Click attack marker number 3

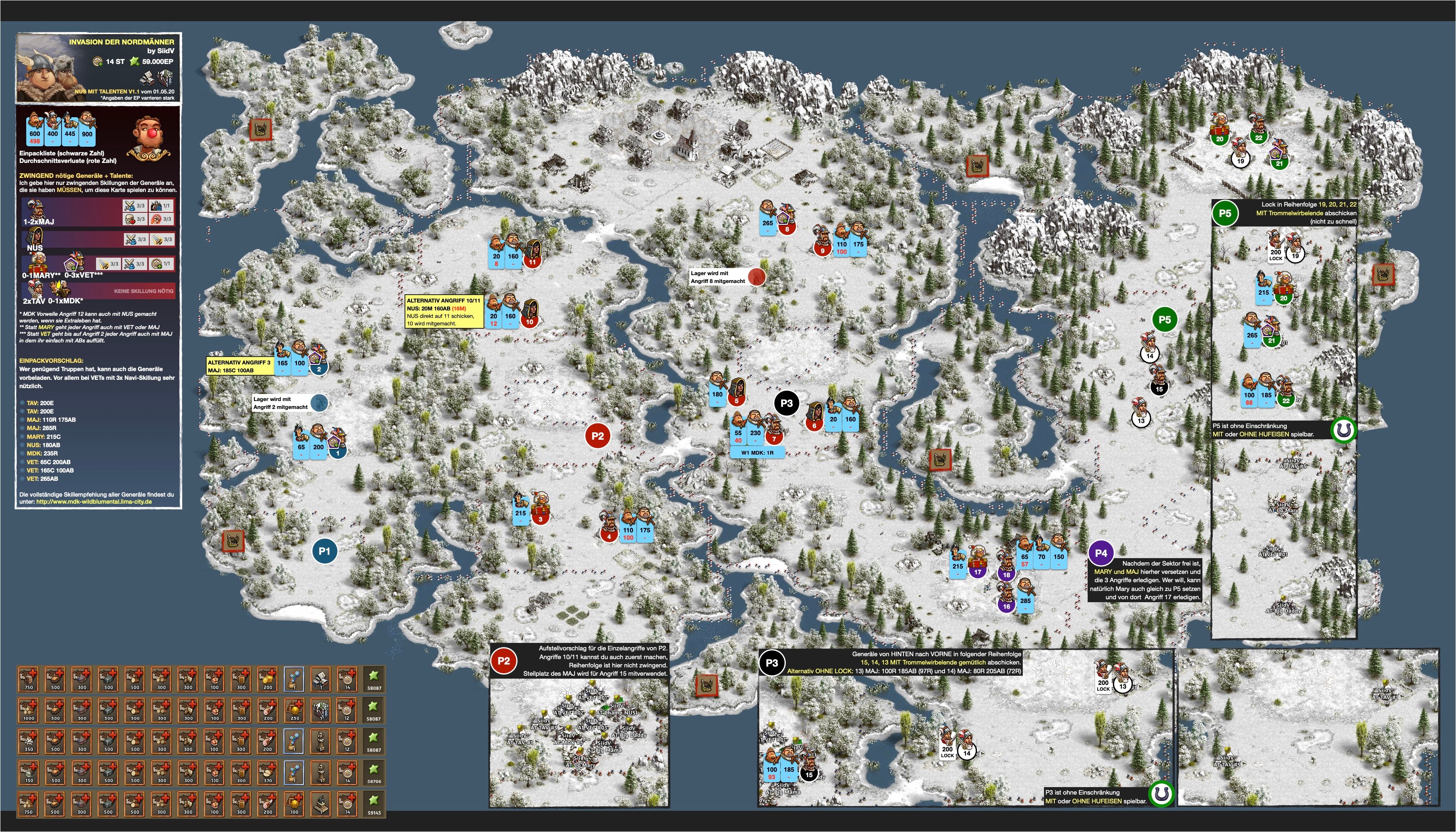click(540, 519)
